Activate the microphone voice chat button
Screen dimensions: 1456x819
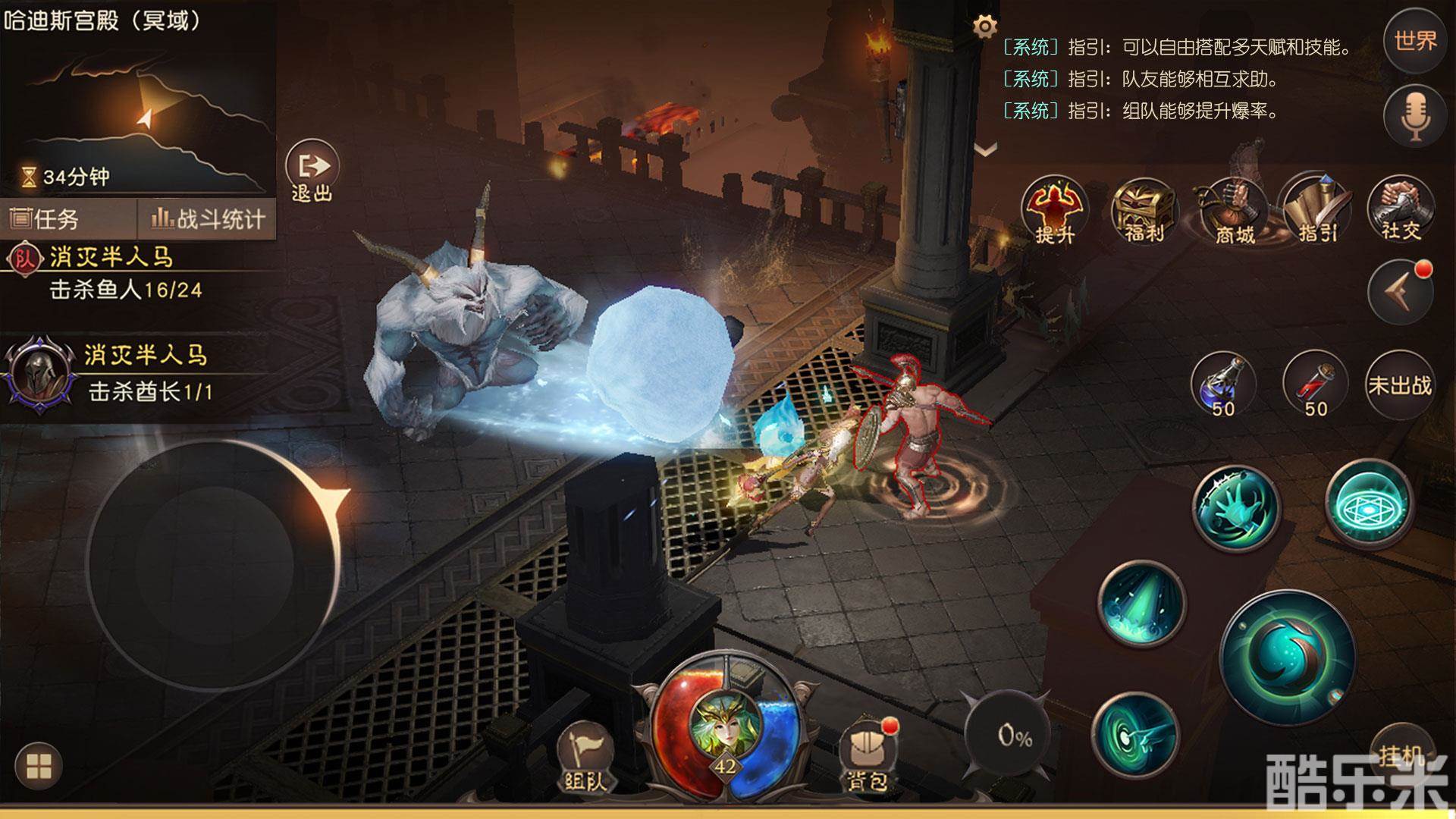tap(1415, 117)
